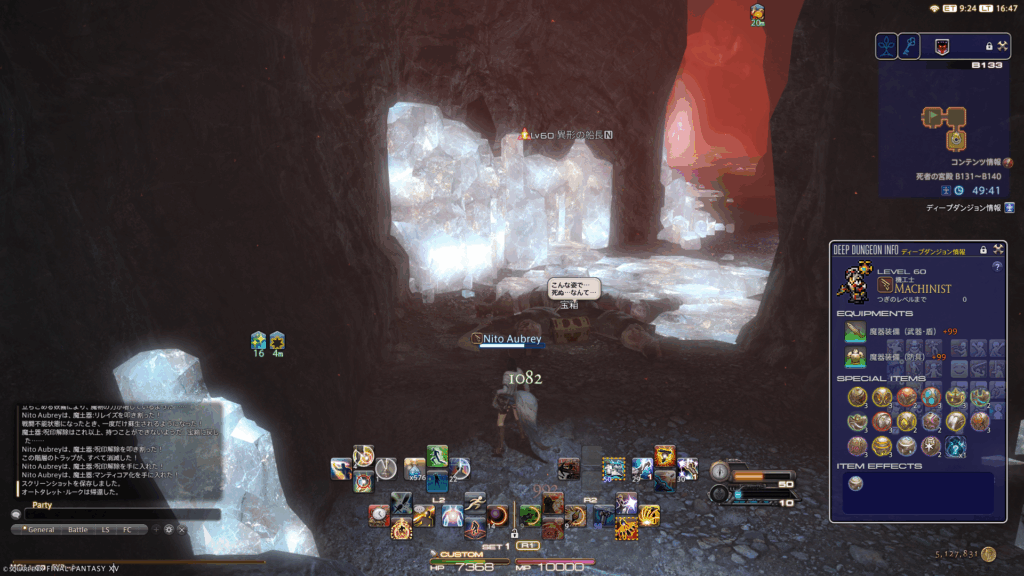Open the General chat tab

41,529
